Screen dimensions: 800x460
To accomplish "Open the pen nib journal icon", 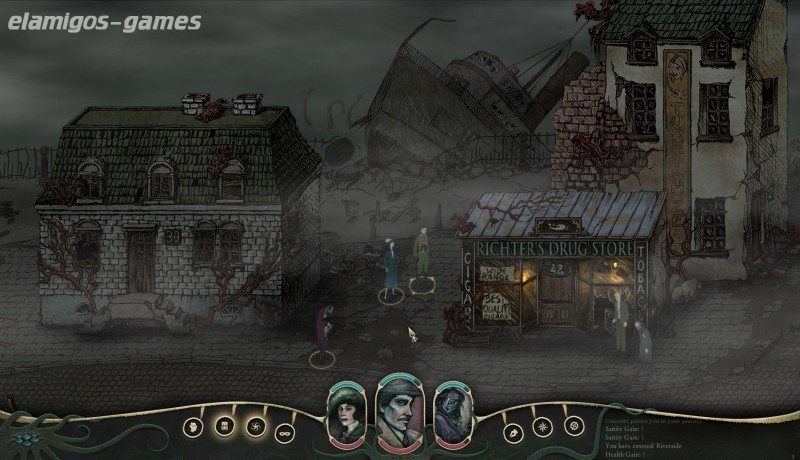I will [x=513, y=431].
